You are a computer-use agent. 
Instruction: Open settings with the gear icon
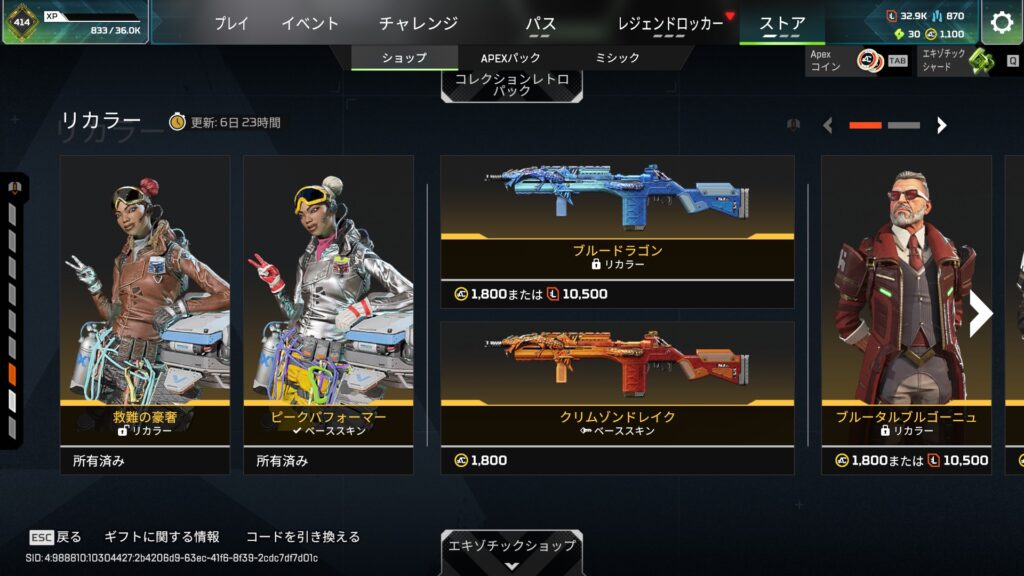(x=1001, y=22)
